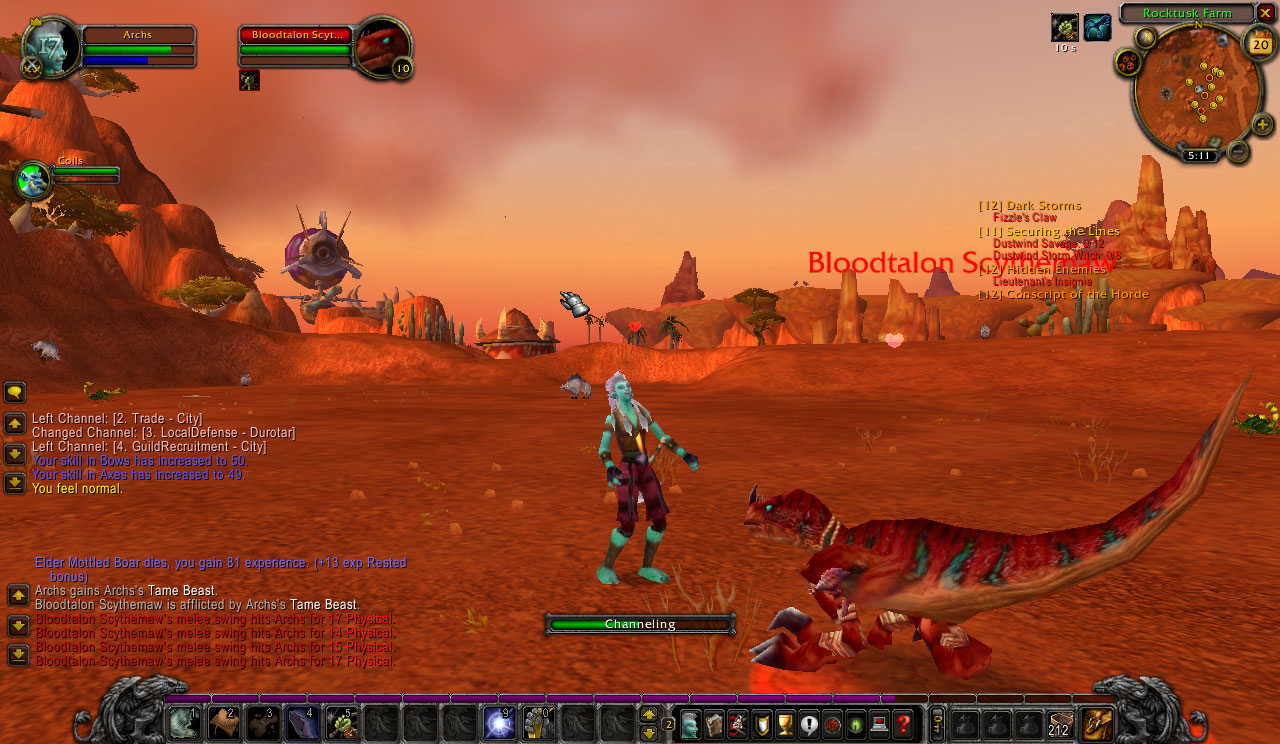Viewport: 1280px width, 744px height.
Task: Open the character info face icon
Action: click(x=690, y=723)
